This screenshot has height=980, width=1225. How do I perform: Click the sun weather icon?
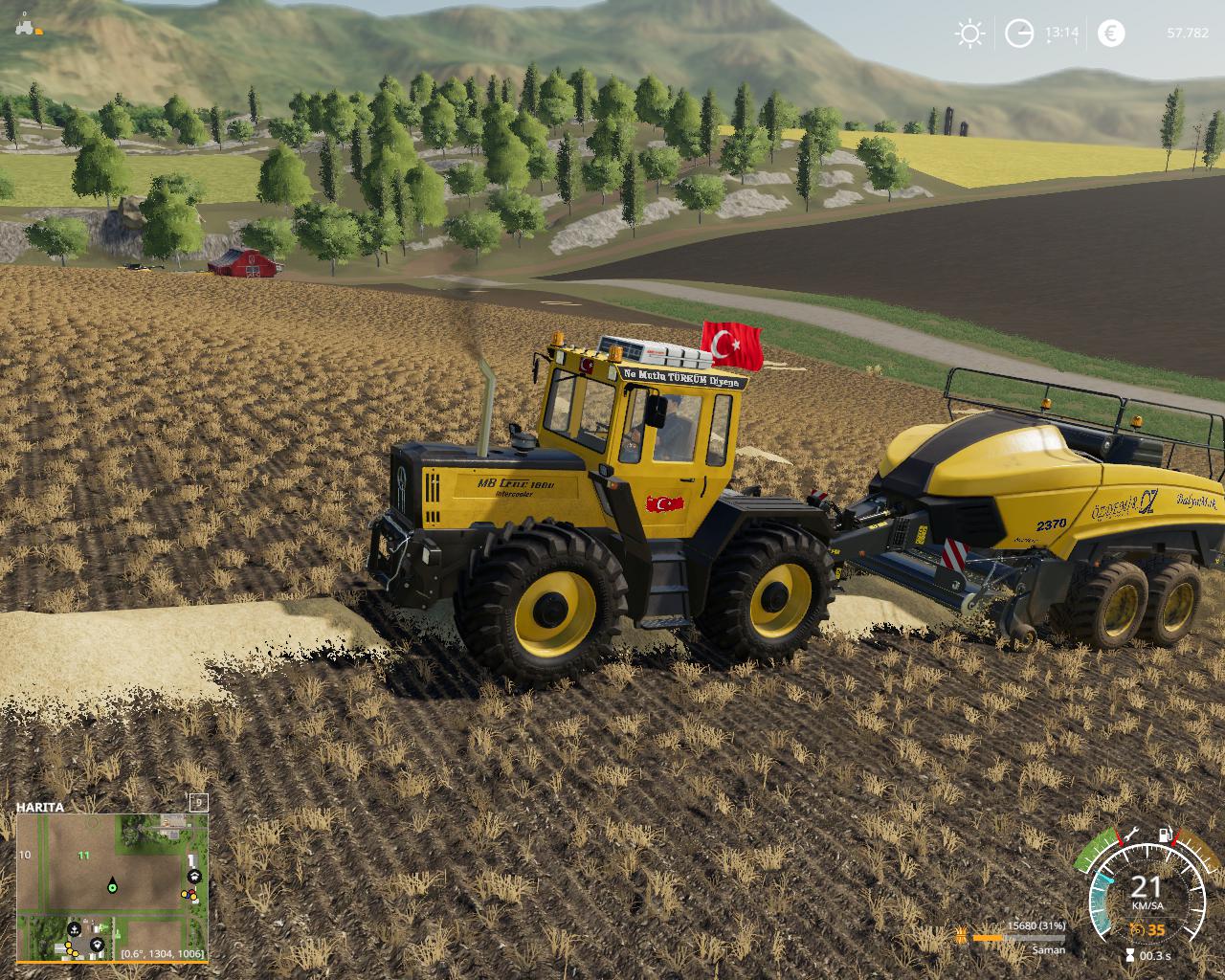[x=969, y=34]
